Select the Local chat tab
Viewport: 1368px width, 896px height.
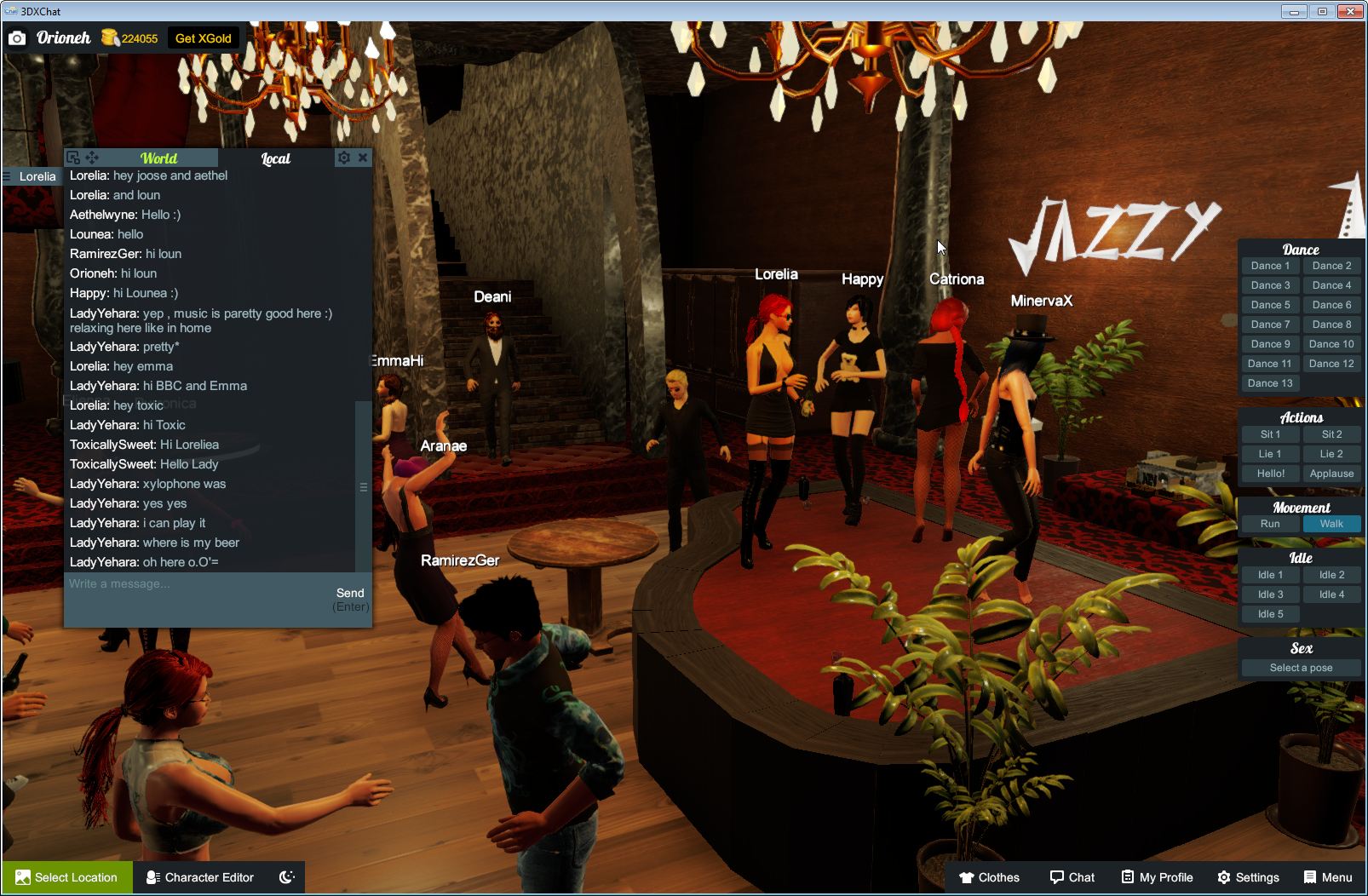(x=276, y=158)
